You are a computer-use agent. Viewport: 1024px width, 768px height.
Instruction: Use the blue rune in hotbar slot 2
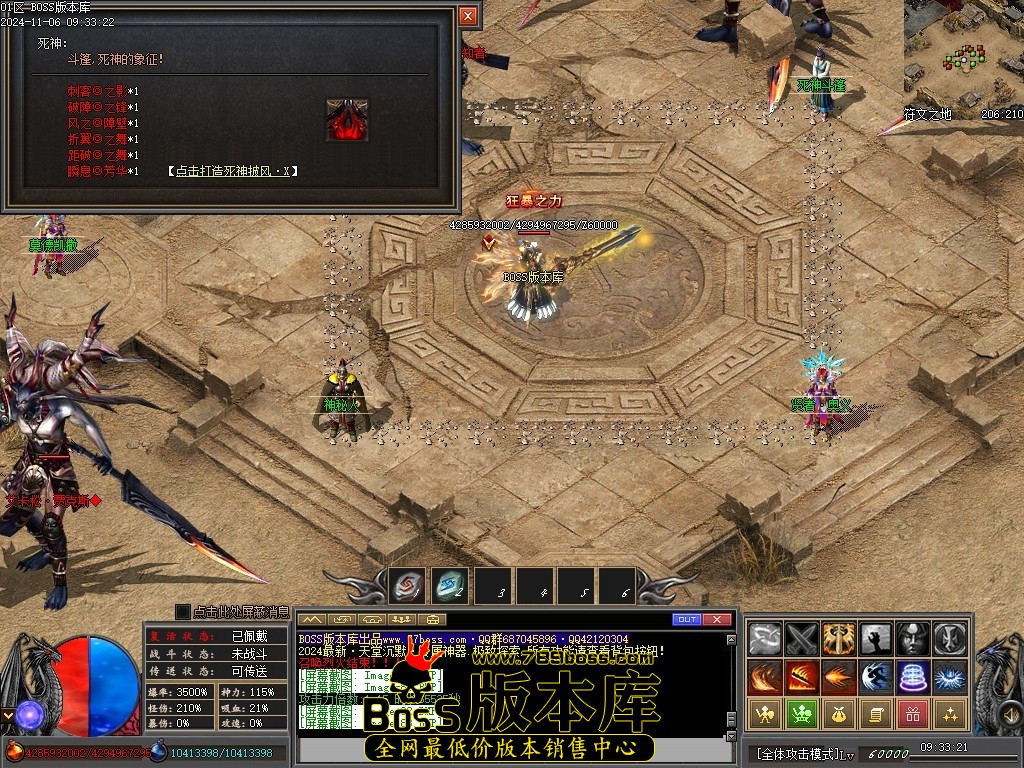pyautogui.click(x=450, y=587)
